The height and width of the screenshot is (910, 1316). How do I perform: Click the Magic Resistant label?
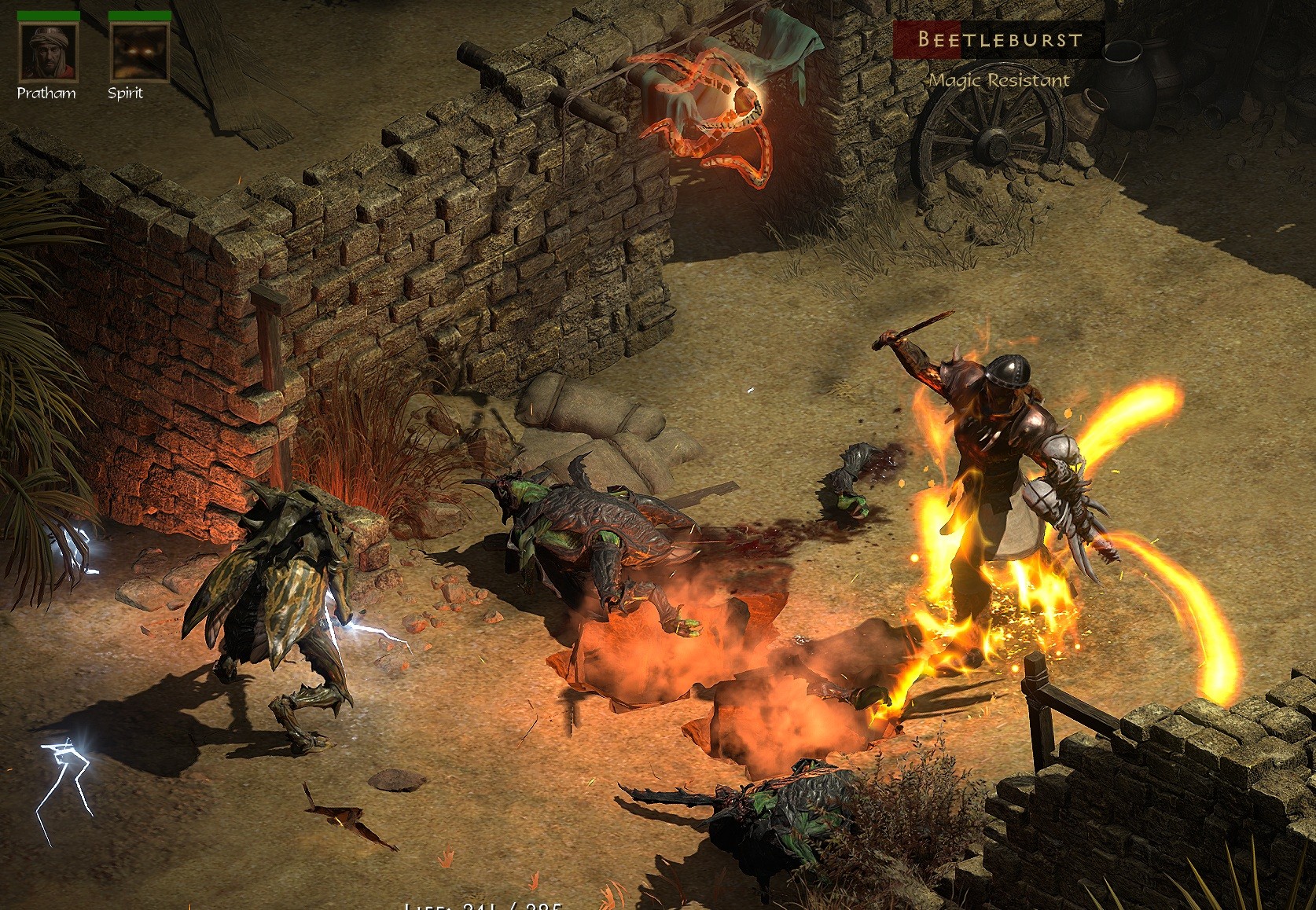pos(998,79)
